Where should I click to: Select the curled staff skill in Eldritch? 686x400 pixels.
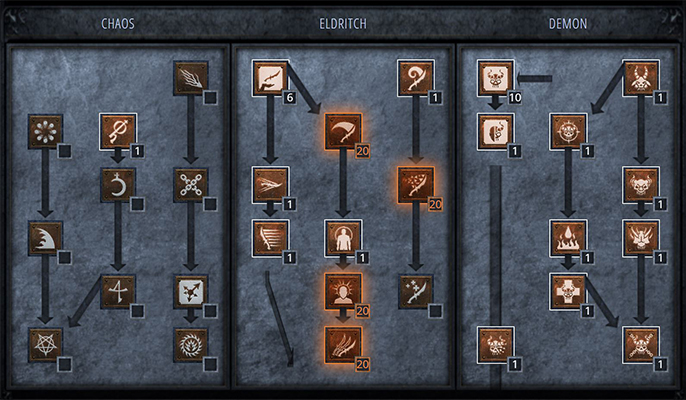pyautogui.click(x=416, y=77)
